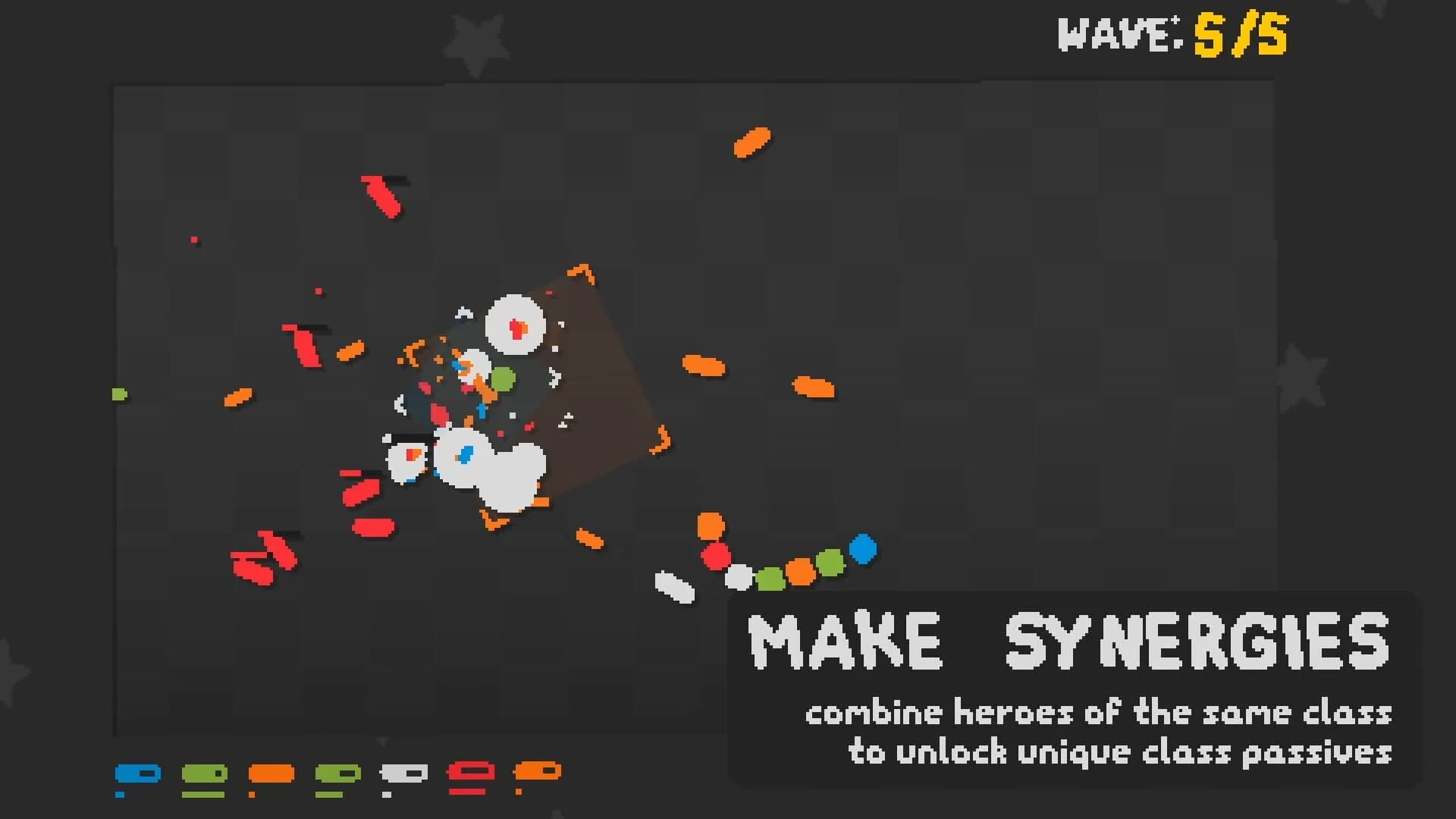
Task: Select the blue hero portrait in party bar
Action: (139, 773)
